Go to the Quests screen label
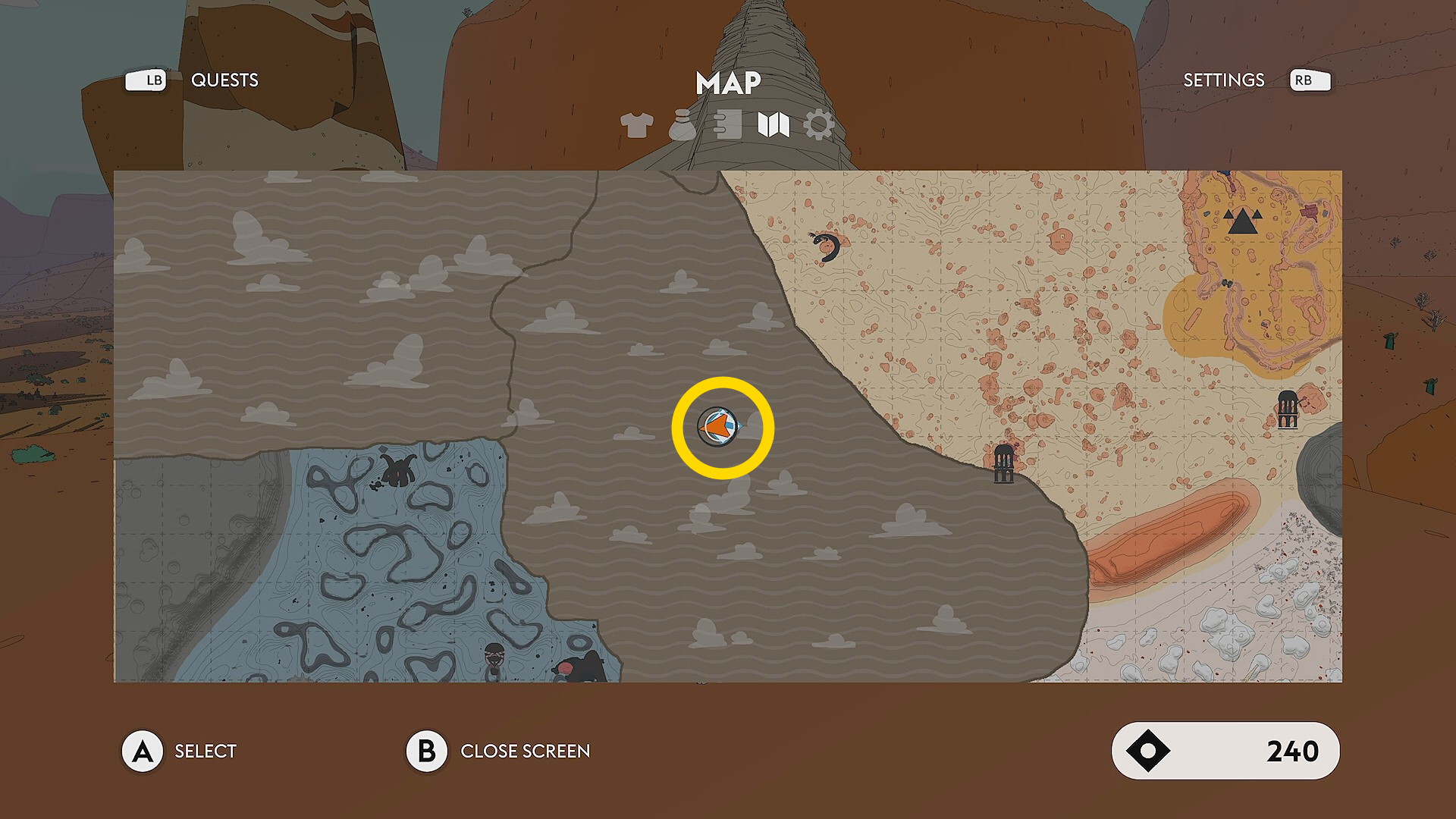Viewport: 1456px width, 819px height. point(224,80)
